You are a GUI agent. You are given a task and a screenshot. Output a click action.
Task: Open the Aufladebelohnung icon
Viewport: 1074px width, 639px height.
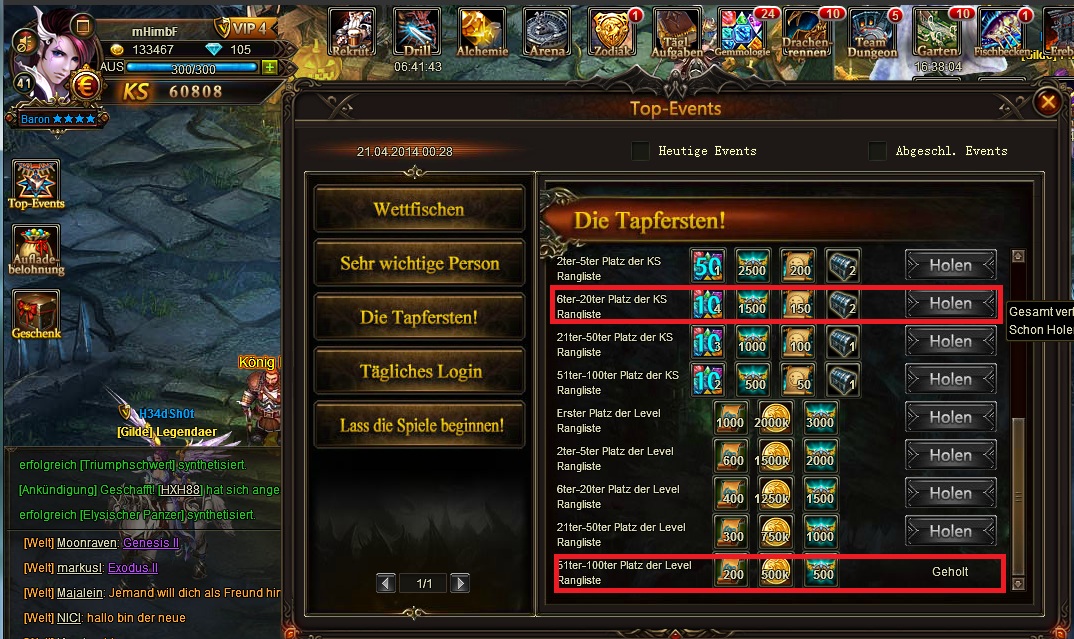click(x=35, y=248)
